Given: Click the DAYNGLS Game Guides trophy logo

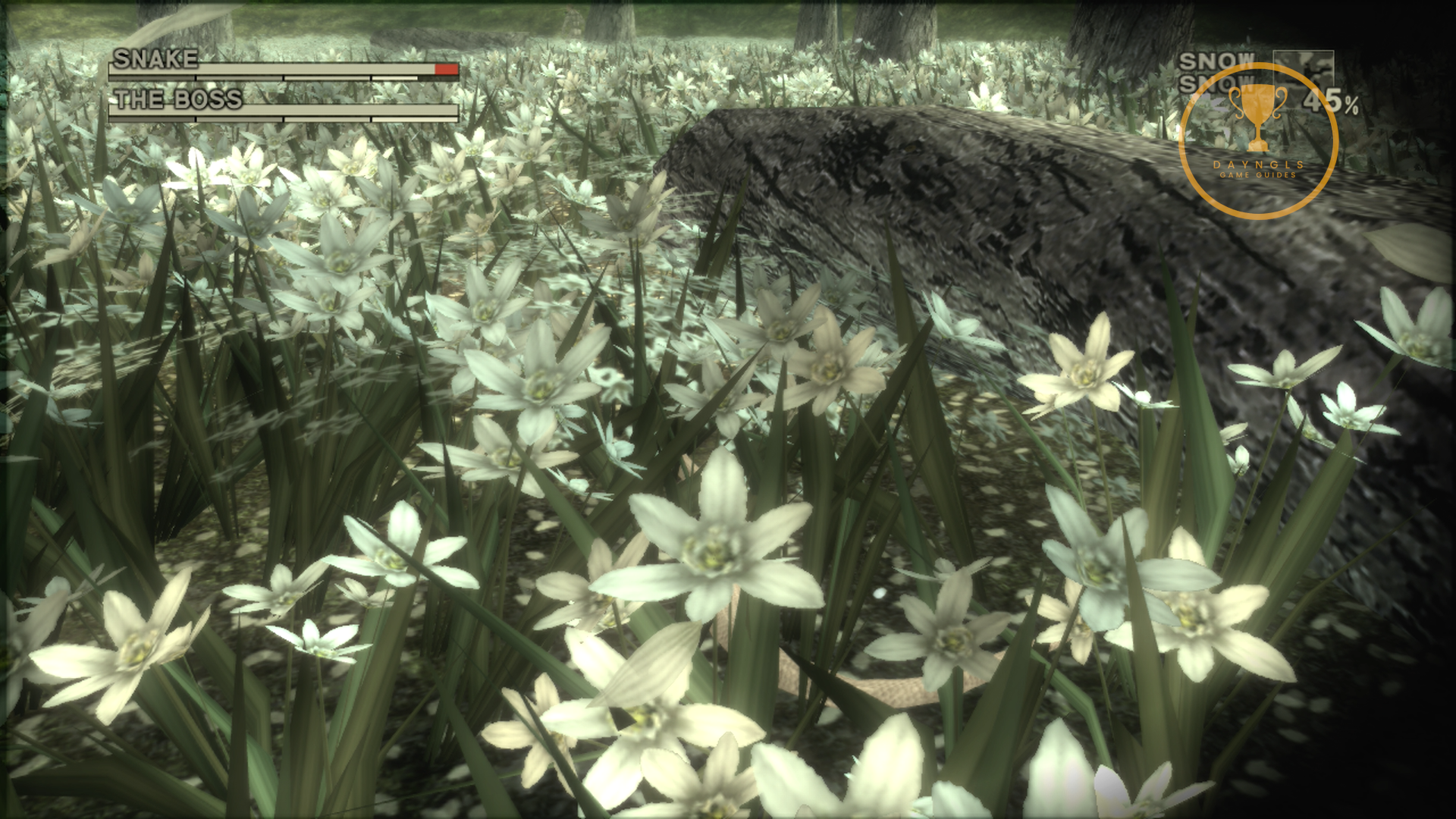Looking at the screenshot, I should [1258, 141].
